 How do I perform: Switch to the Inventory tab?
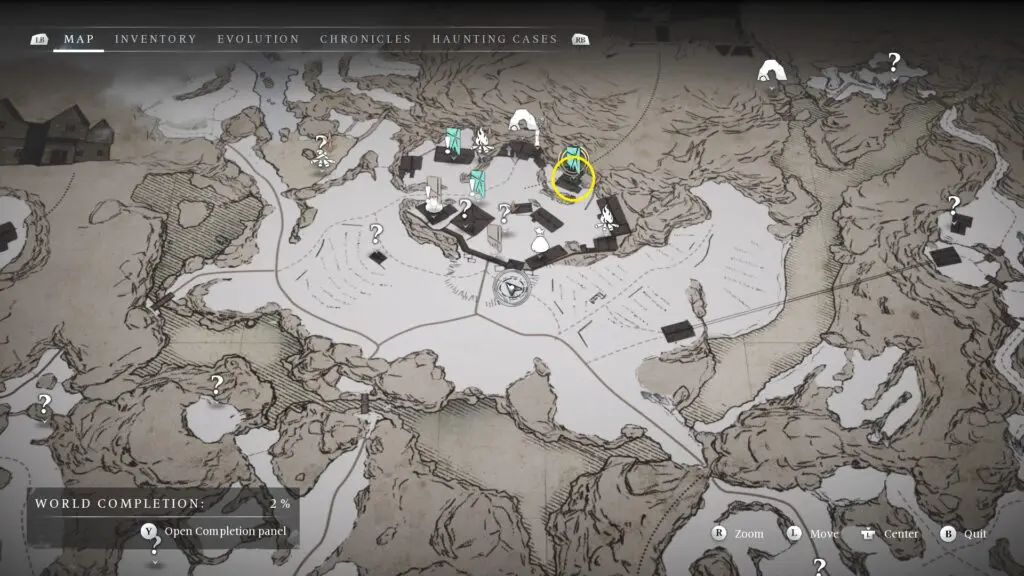click(x=155, y=39)
